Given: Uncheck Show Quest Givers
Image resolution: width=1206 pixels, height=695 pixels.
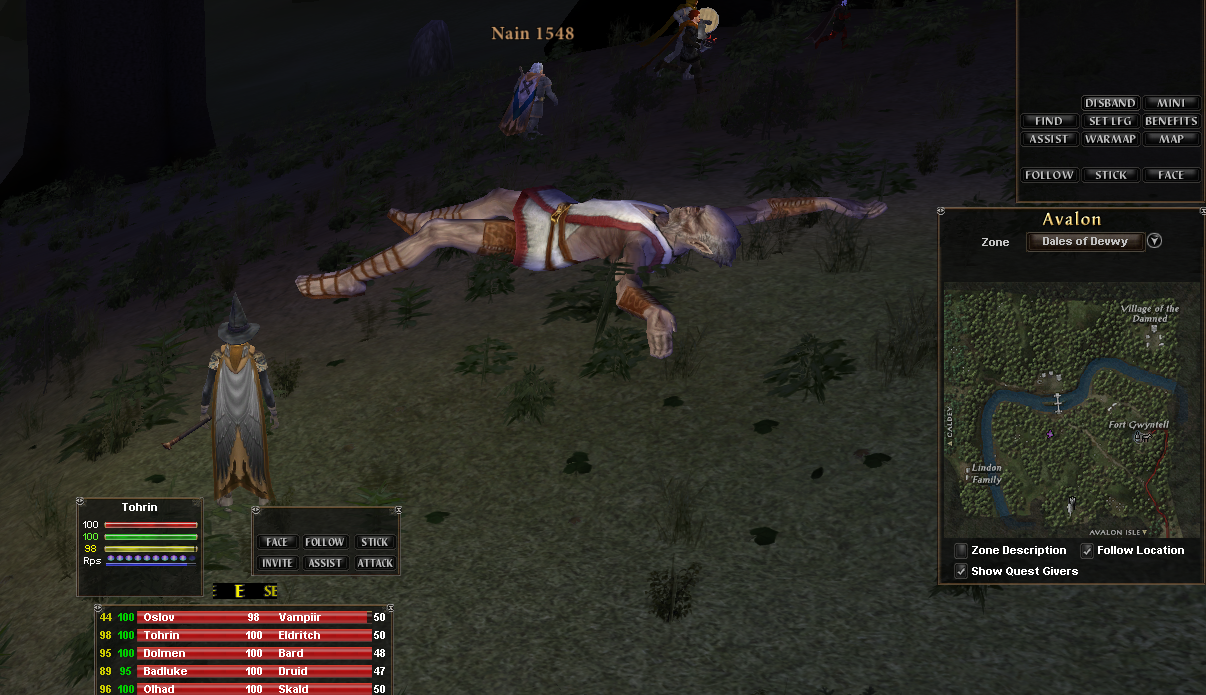Looking at the screenshot, I should coord(961,571).
